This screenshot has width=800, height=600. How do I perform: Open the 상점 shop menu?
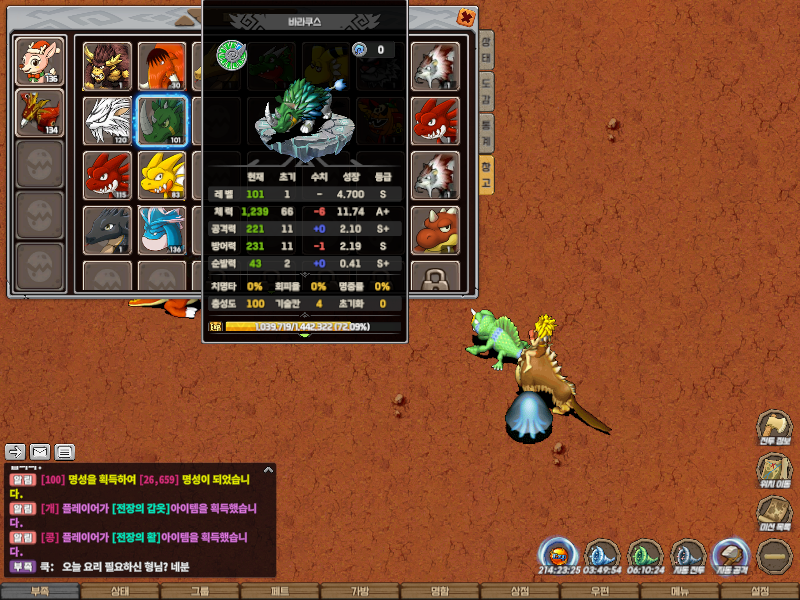[519, 591]
